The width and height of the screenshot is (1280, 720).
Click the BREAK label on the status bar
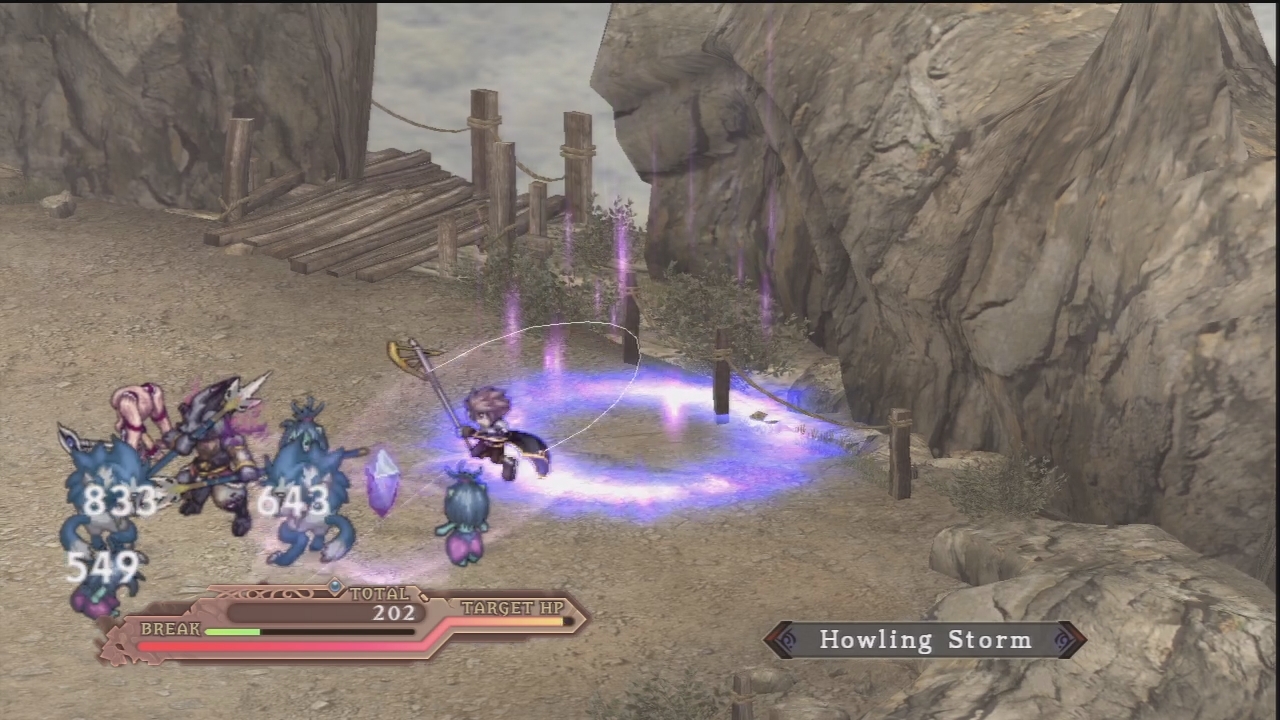170,630
